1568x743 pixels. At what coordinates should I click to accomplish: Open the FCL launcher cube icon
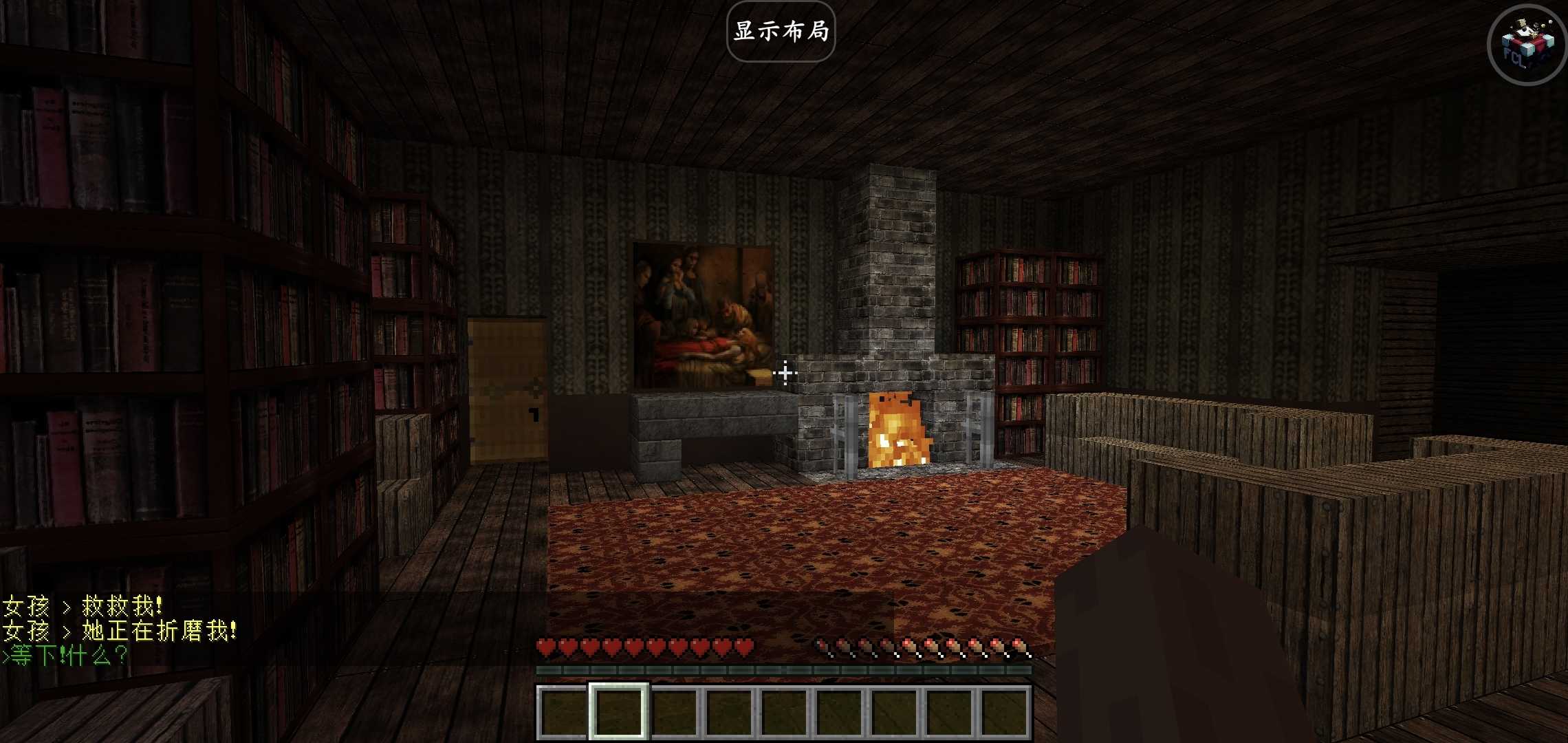1527,45
